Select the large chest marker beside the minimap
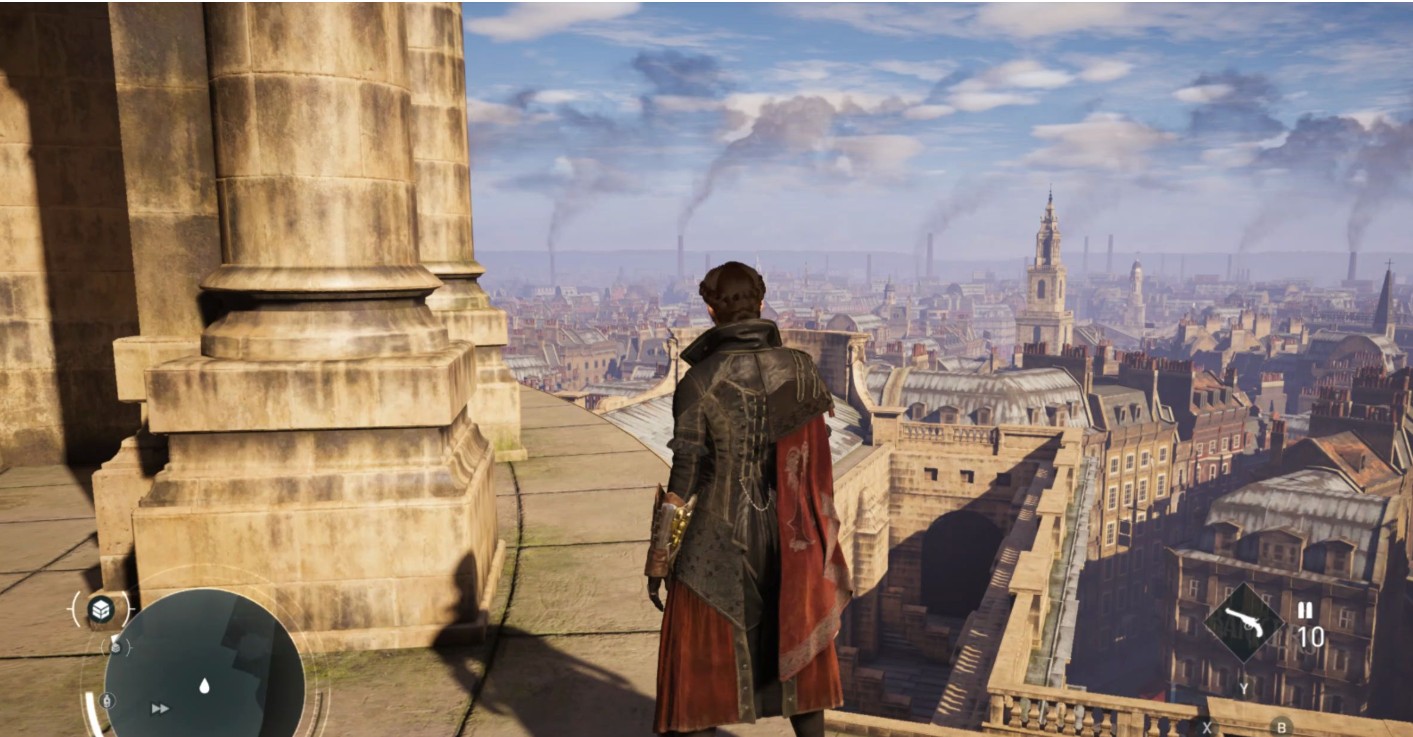 click(x=100, y=609)
